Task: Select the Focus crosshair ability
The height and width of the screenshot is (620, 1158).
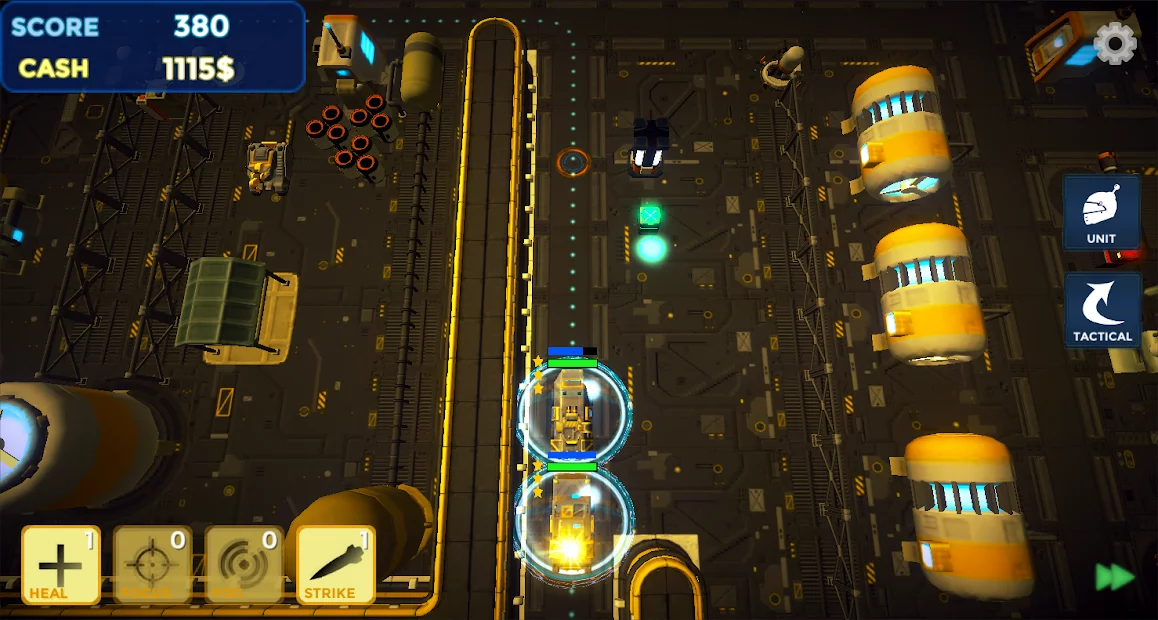Action: click(x=152, y=565)
